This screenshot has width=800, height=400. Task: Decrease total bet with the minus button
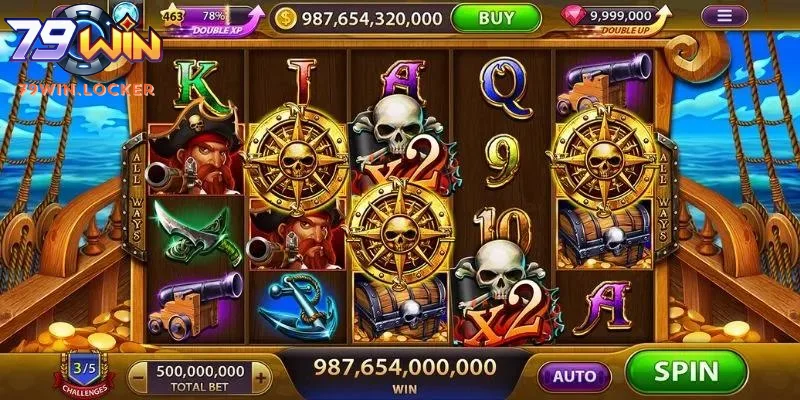coord(139,377)
